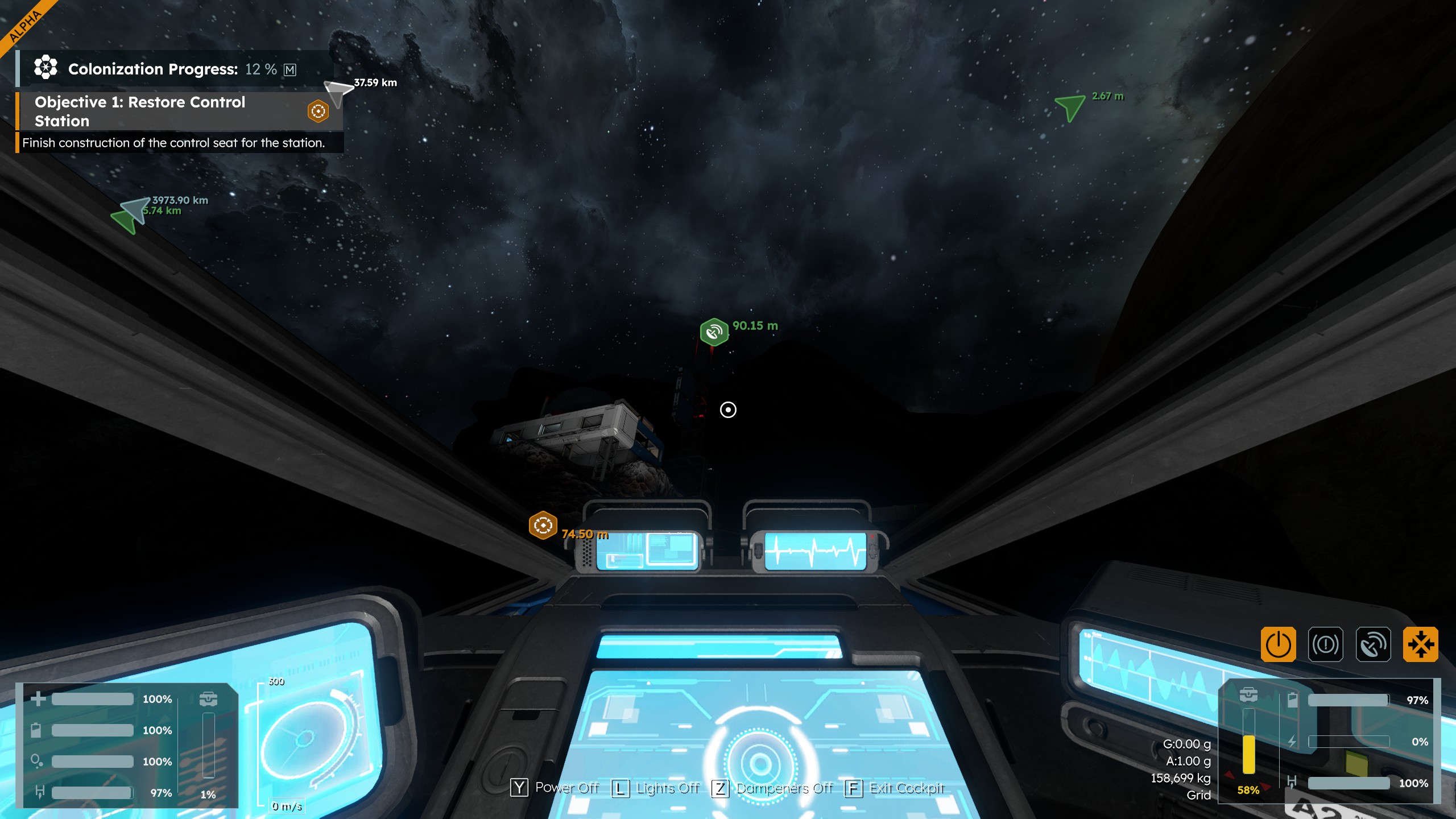
Task: Select the orange objective marker at 74.50 m
Action: pos(543,525)
